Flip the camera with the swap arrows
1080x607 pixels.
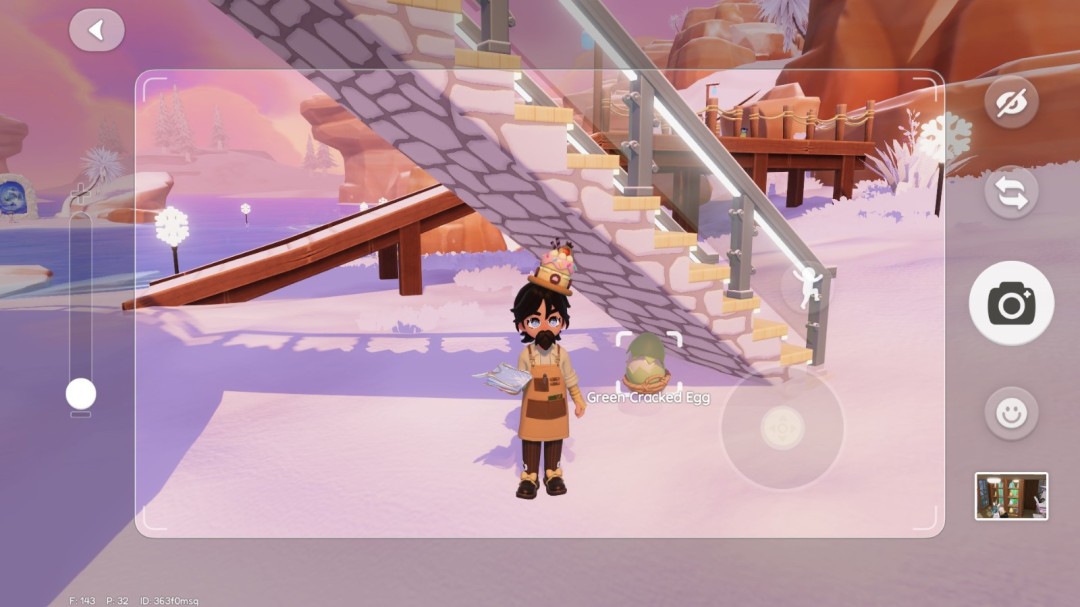pos(1011,193)
